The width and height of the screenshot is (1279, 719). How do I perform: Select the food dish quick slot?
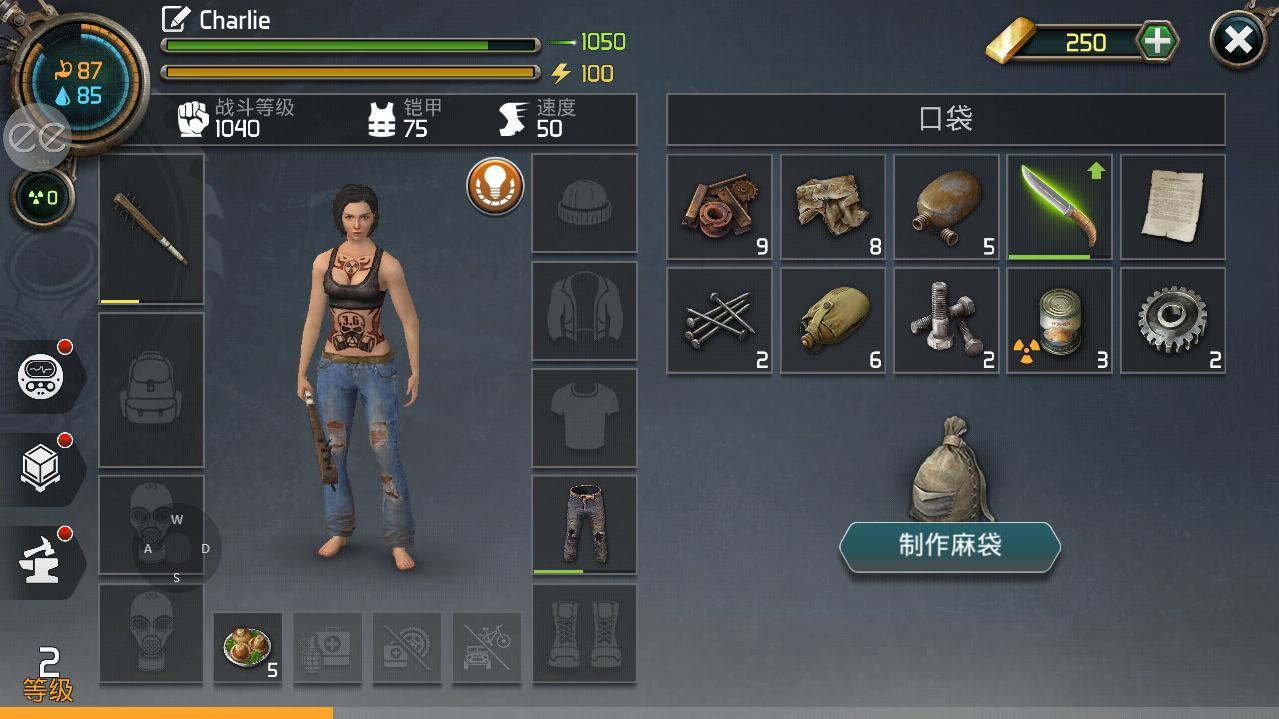(248, 648)
